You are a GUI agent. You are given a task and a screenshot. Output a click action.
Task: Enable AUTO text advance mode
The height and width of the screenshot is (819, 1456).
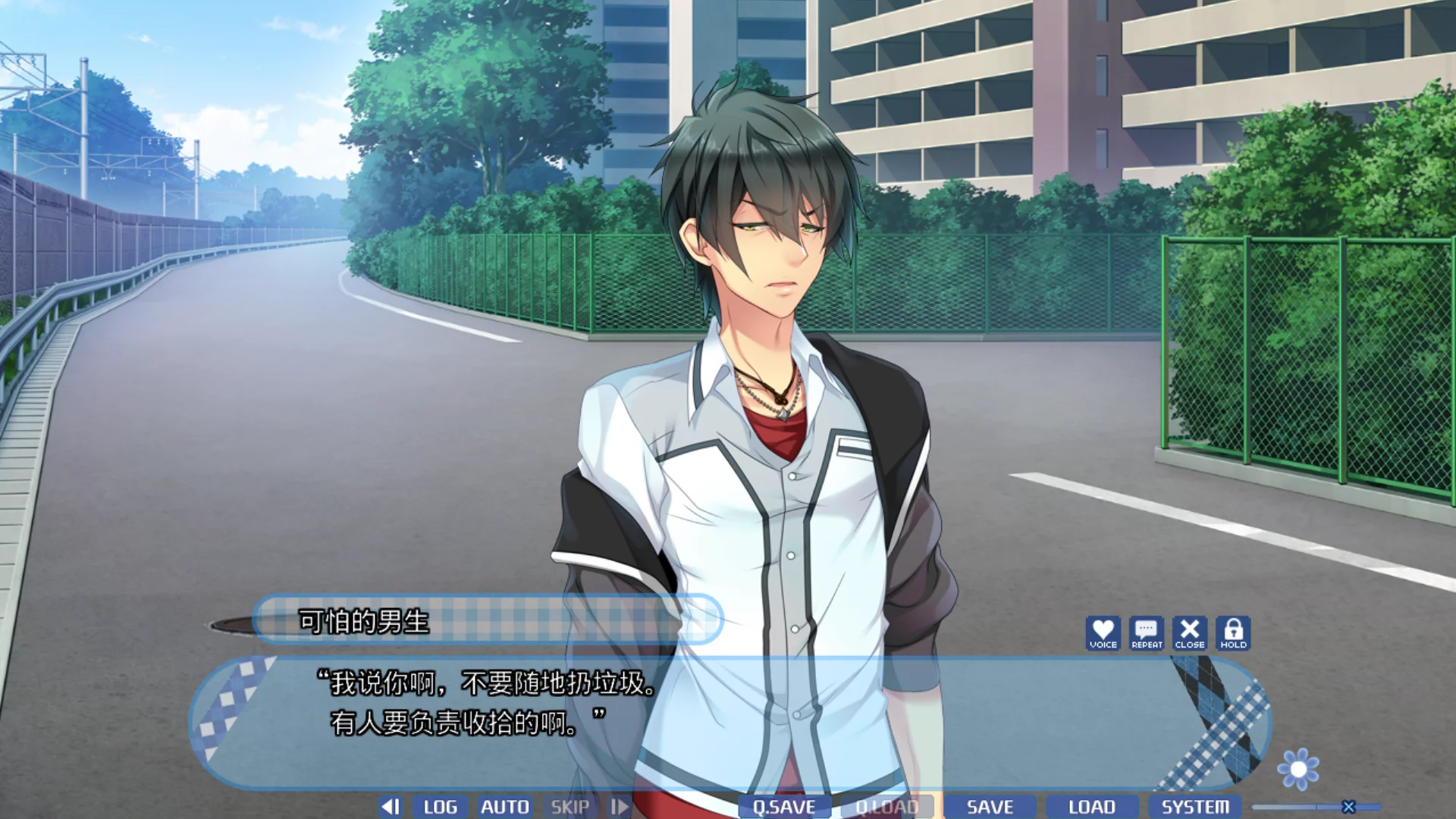(x=504, y=807)
